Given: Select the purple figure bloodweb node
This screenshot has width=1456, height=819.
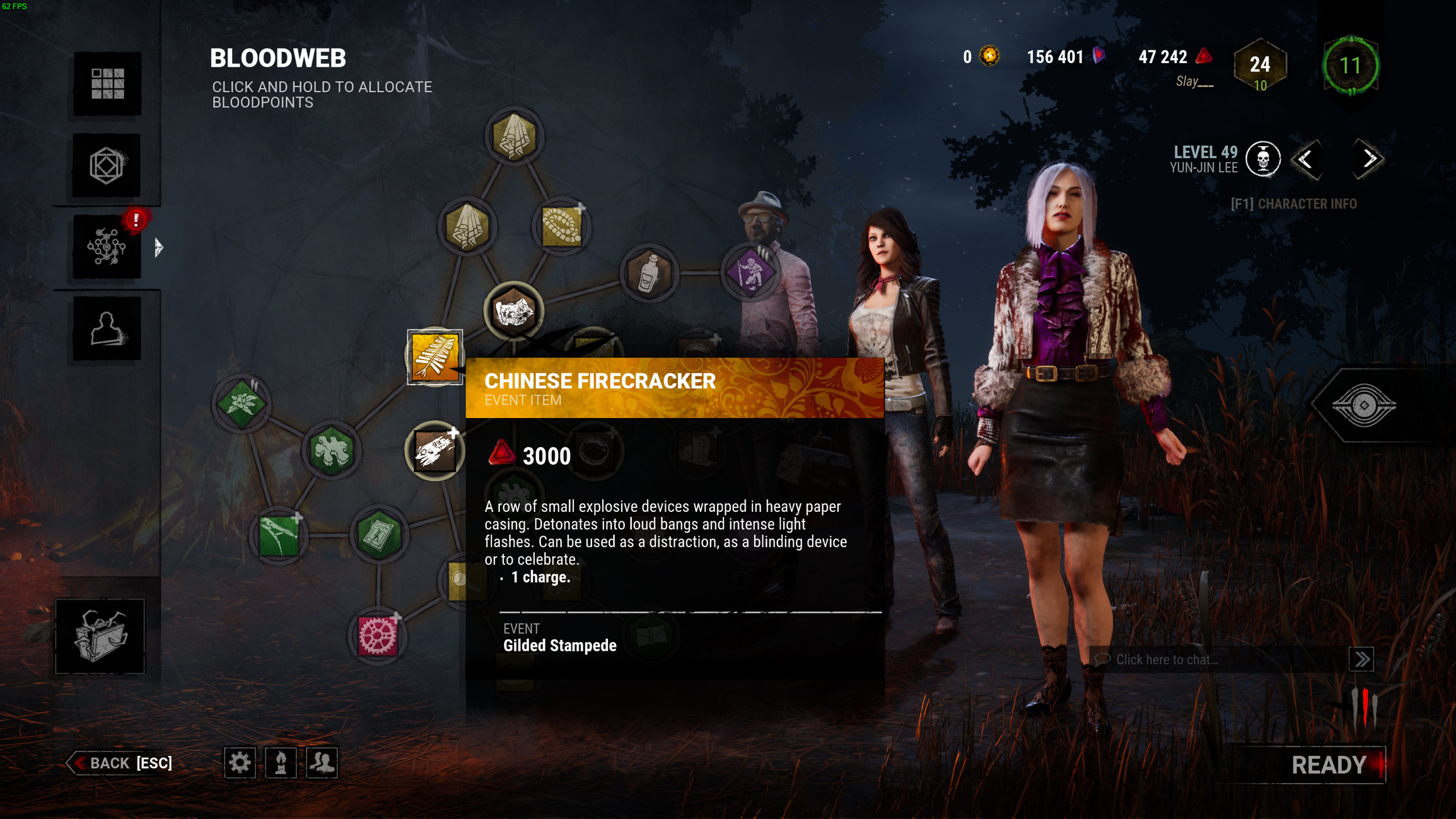Looking at the screenshot, I should click(x=750, y=272).
